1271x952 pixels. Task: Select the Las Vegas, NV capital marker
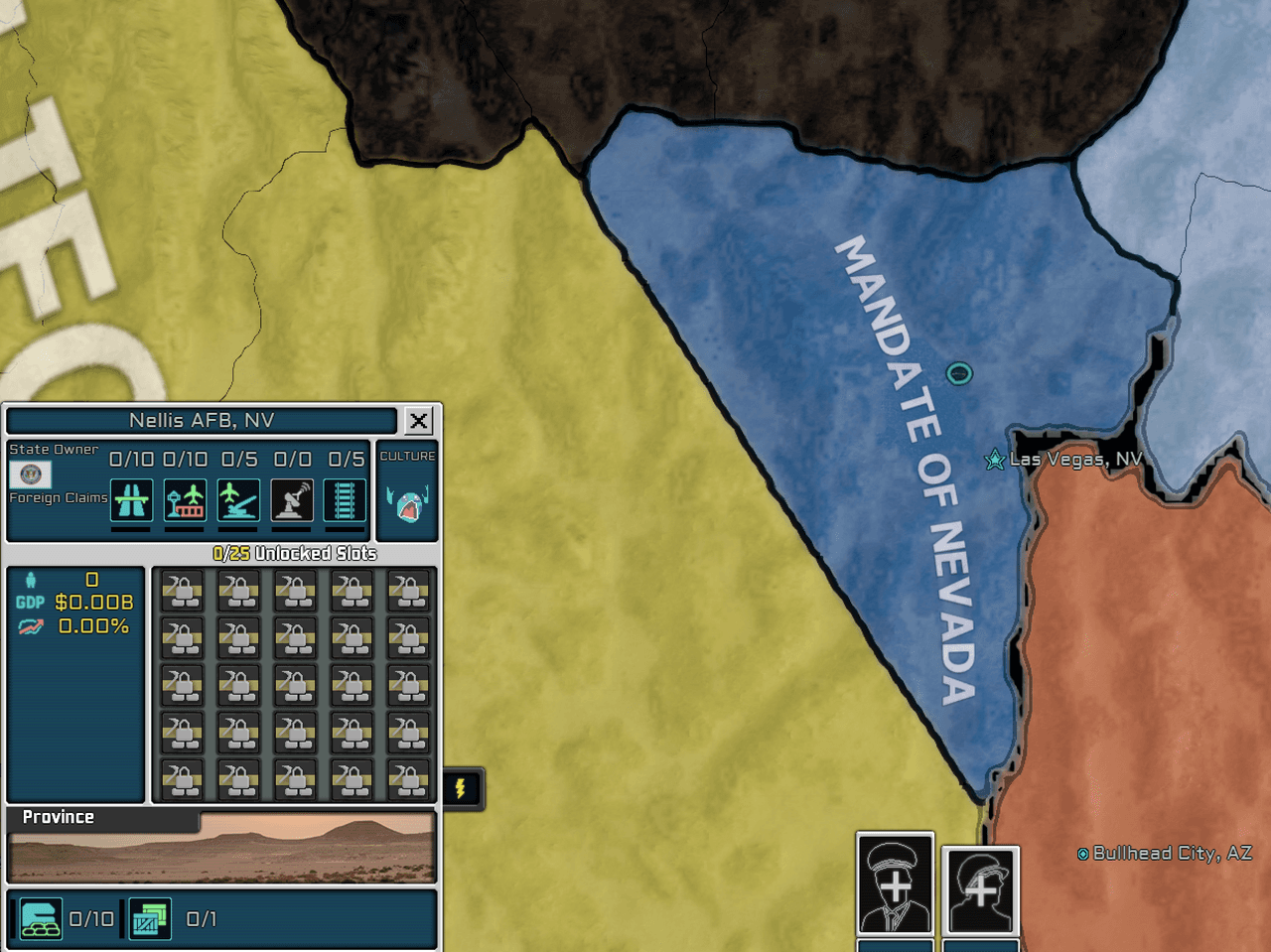[994, 460]
